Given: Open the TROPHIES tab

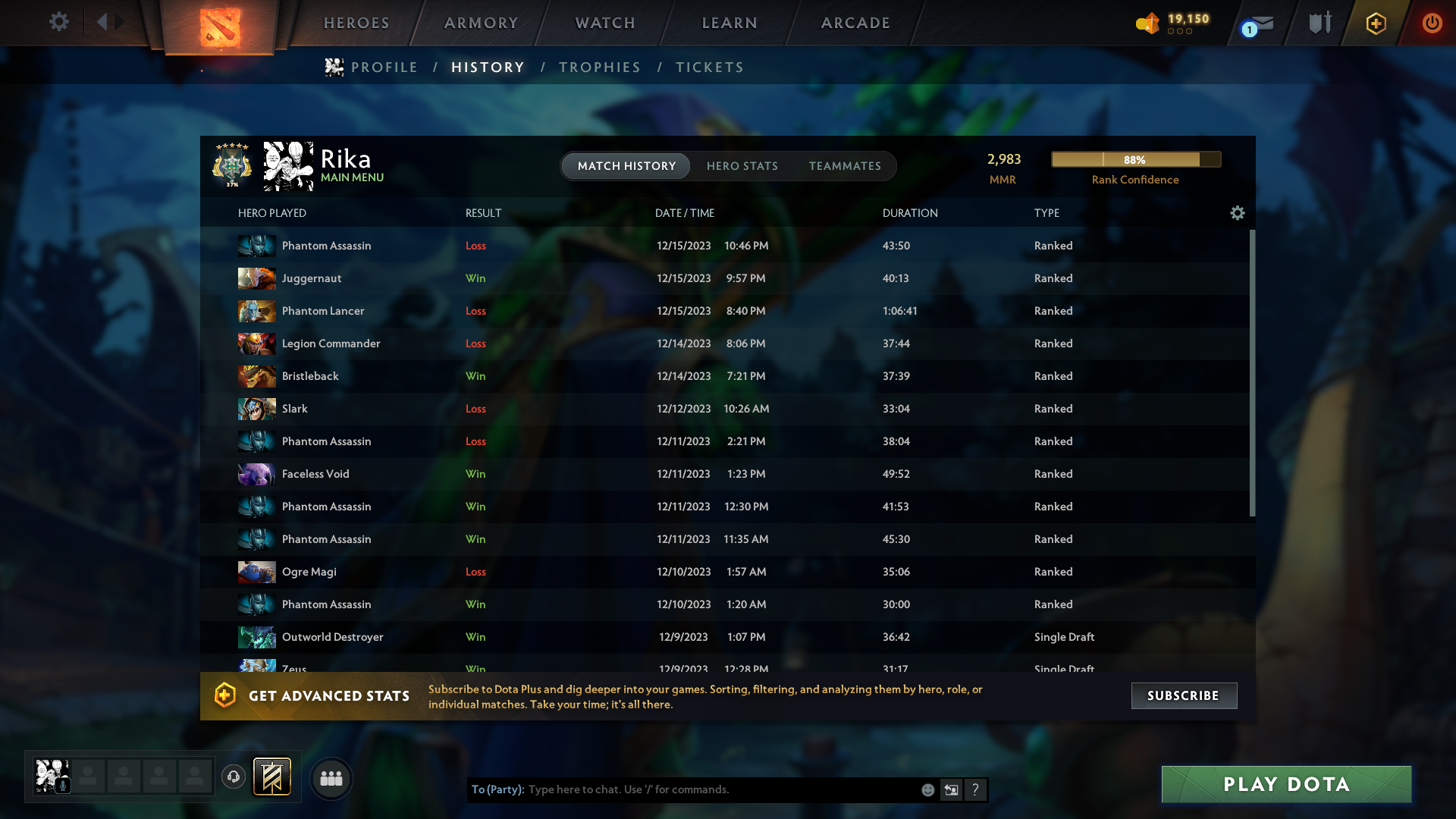Looking at the screenshot, I should tap(599, 67).
